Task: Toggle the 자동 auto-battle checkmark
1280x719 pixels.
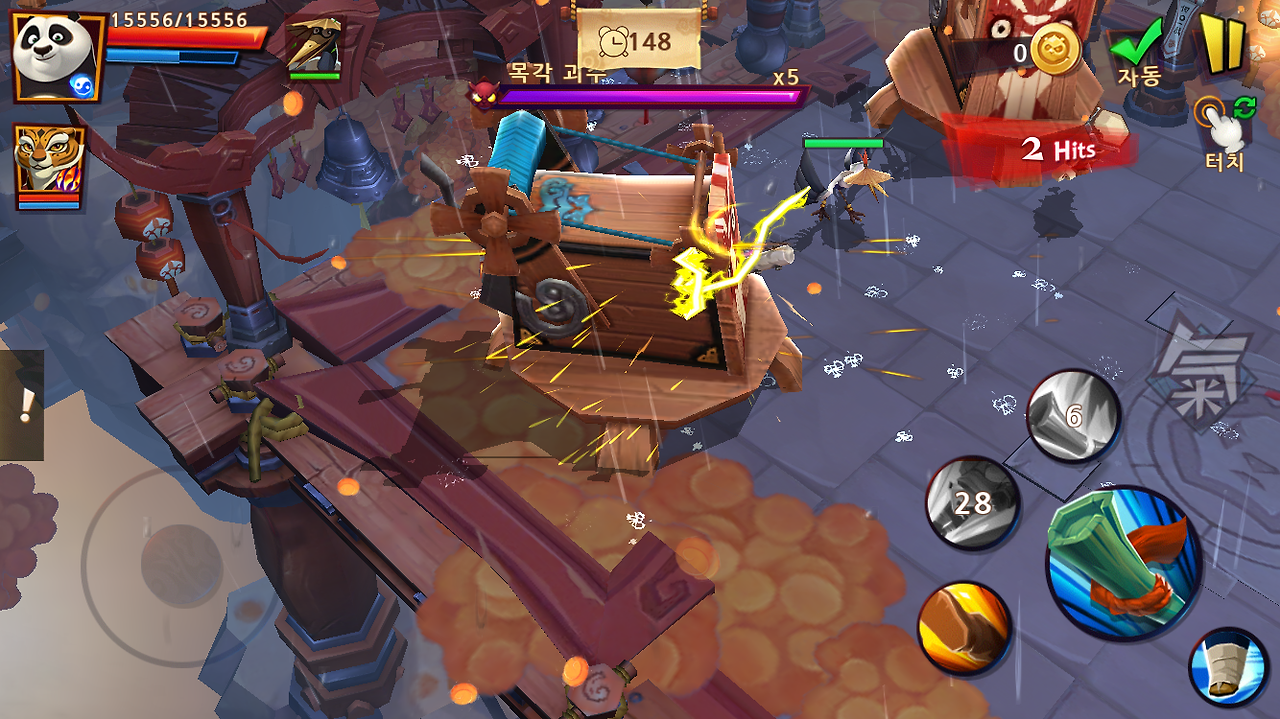Action: click(x=1138, y=50)
